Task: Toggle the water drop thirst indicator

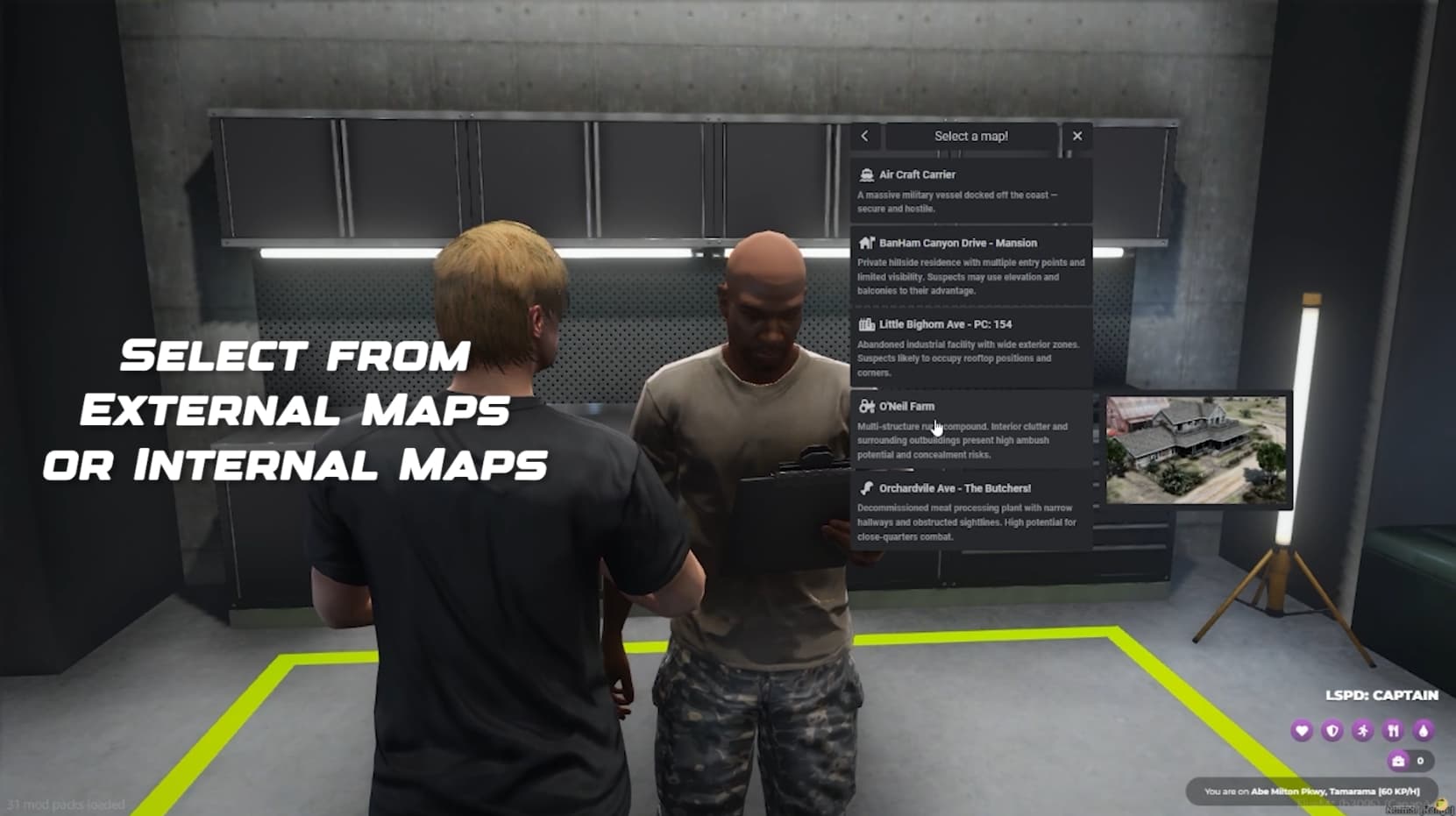Action: (x=1425, y=730)
